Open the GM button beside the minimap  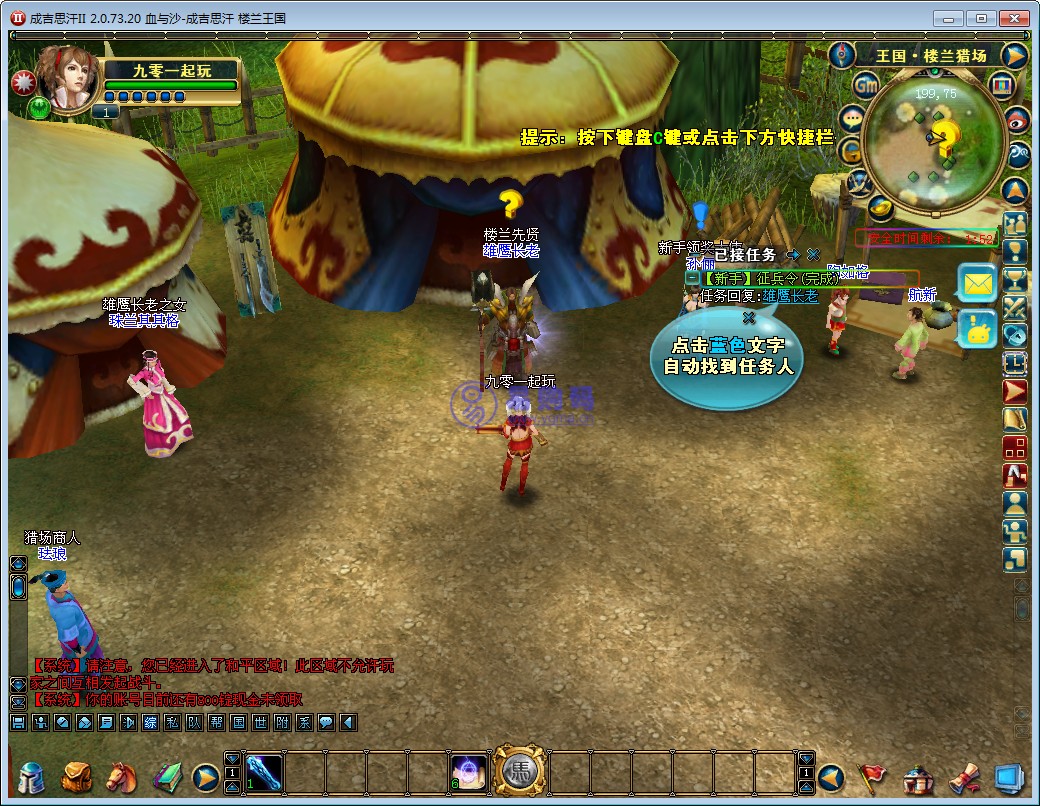866,88
